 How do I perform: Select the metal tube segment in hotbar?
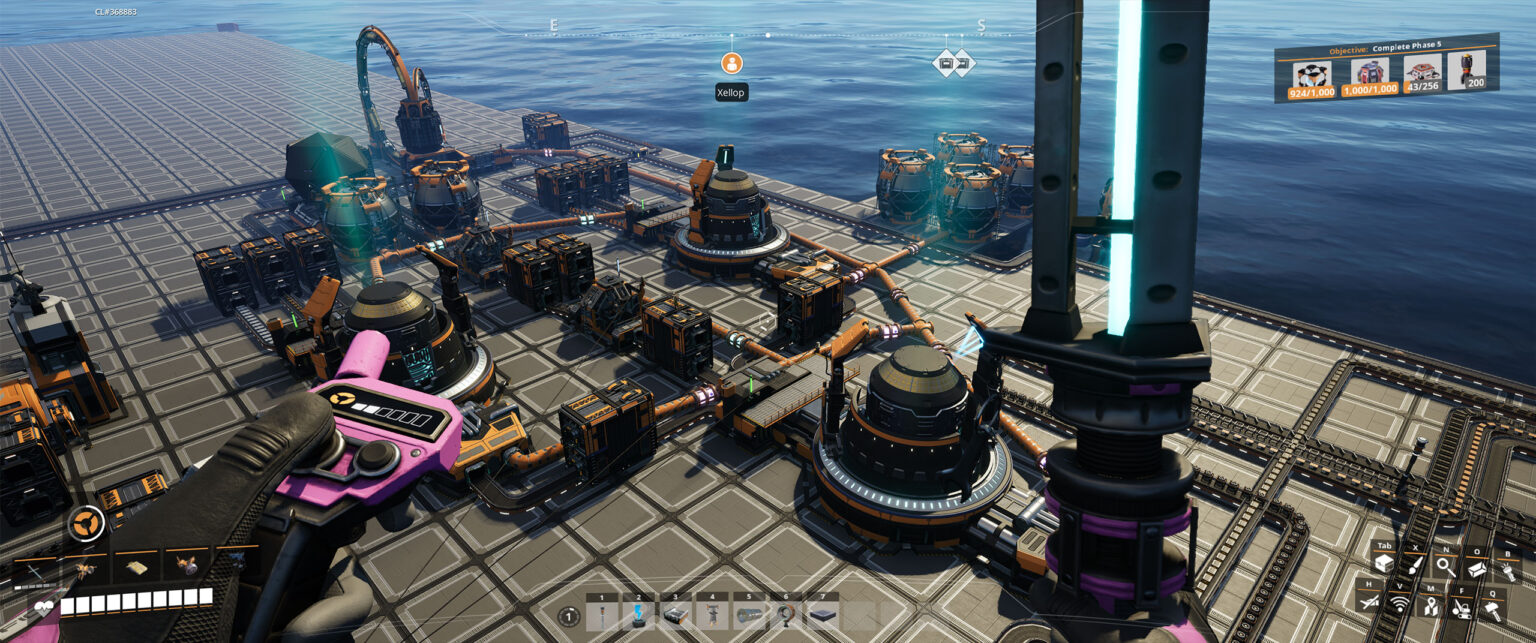tap(748, 615)
